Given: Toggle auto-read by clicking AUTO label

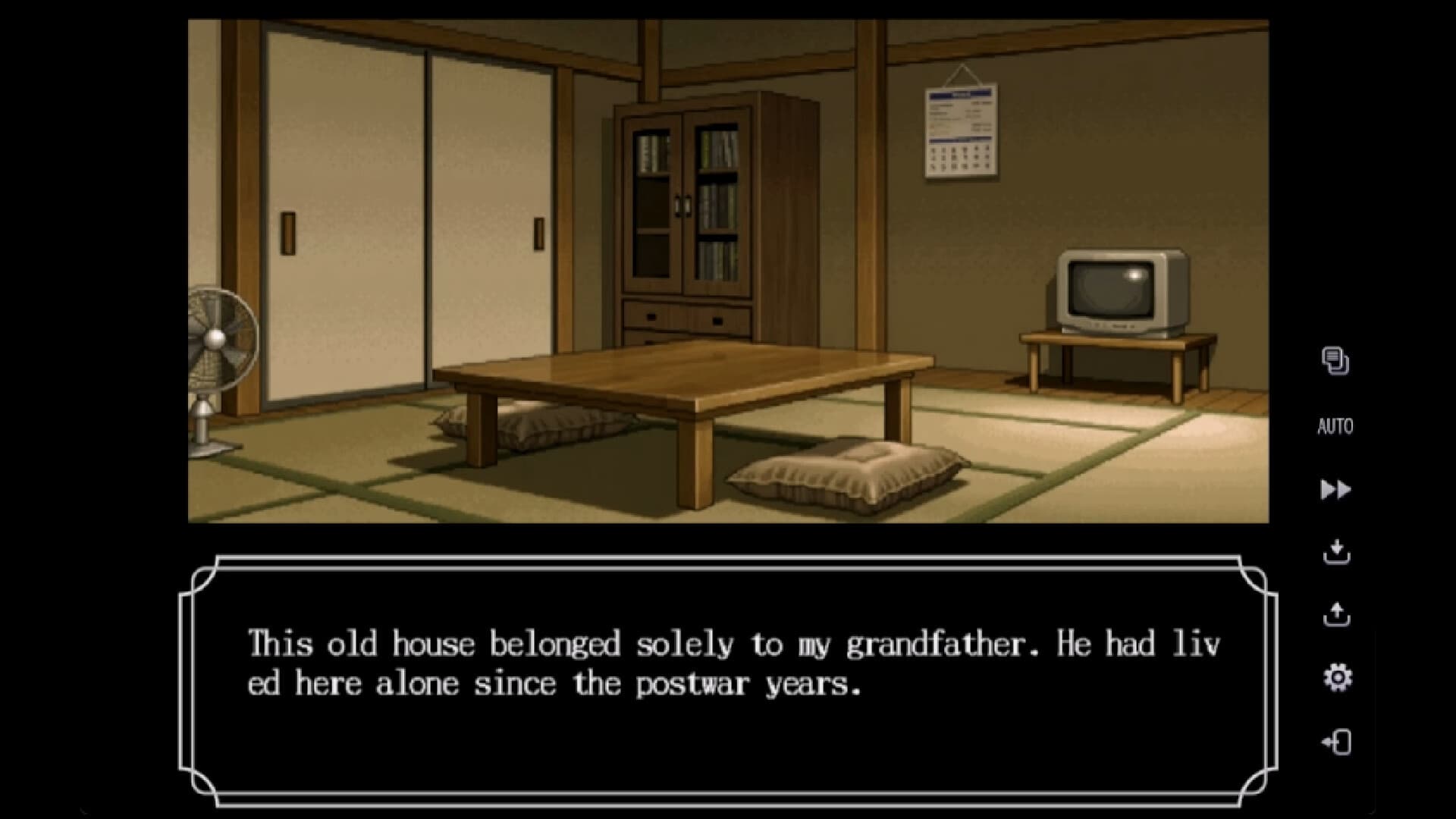Looking at the screenshot, I should pyautogui.click(x=1335, y=426).
